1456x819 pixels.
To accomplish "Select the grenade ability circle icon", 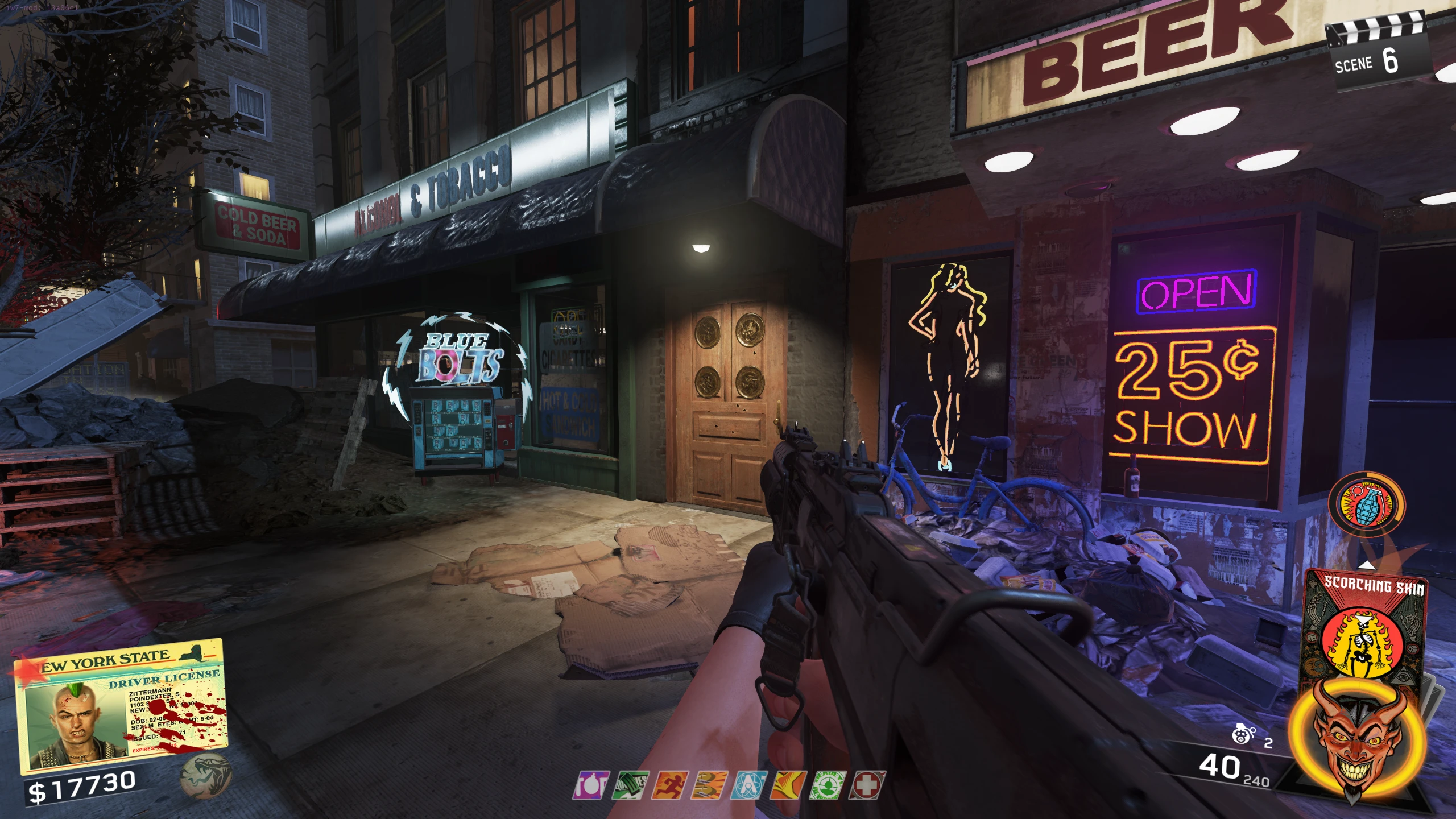I will (1366, 504).
